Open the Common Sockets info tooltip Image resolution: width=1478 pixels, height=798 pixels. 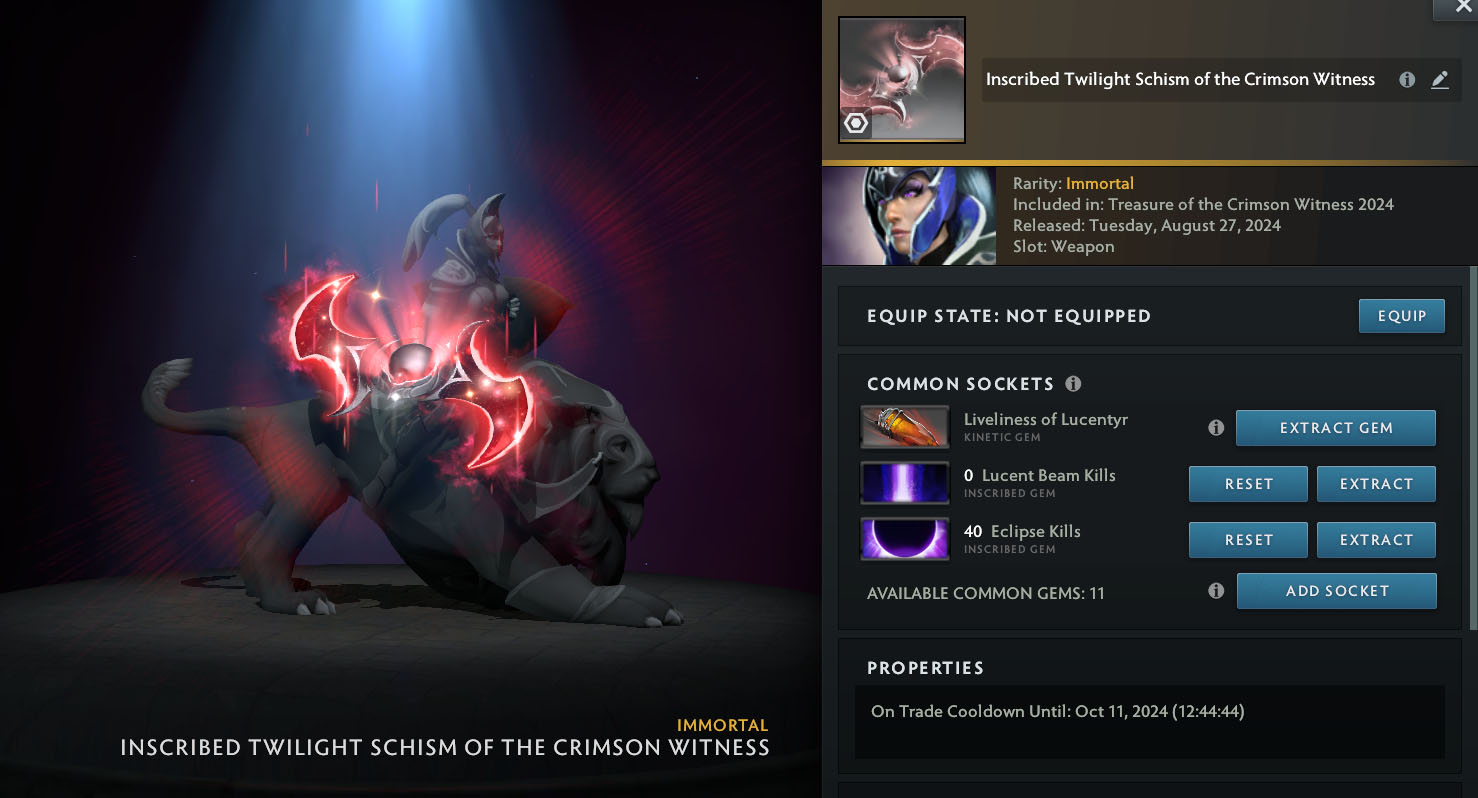(x=1074, y=384)
